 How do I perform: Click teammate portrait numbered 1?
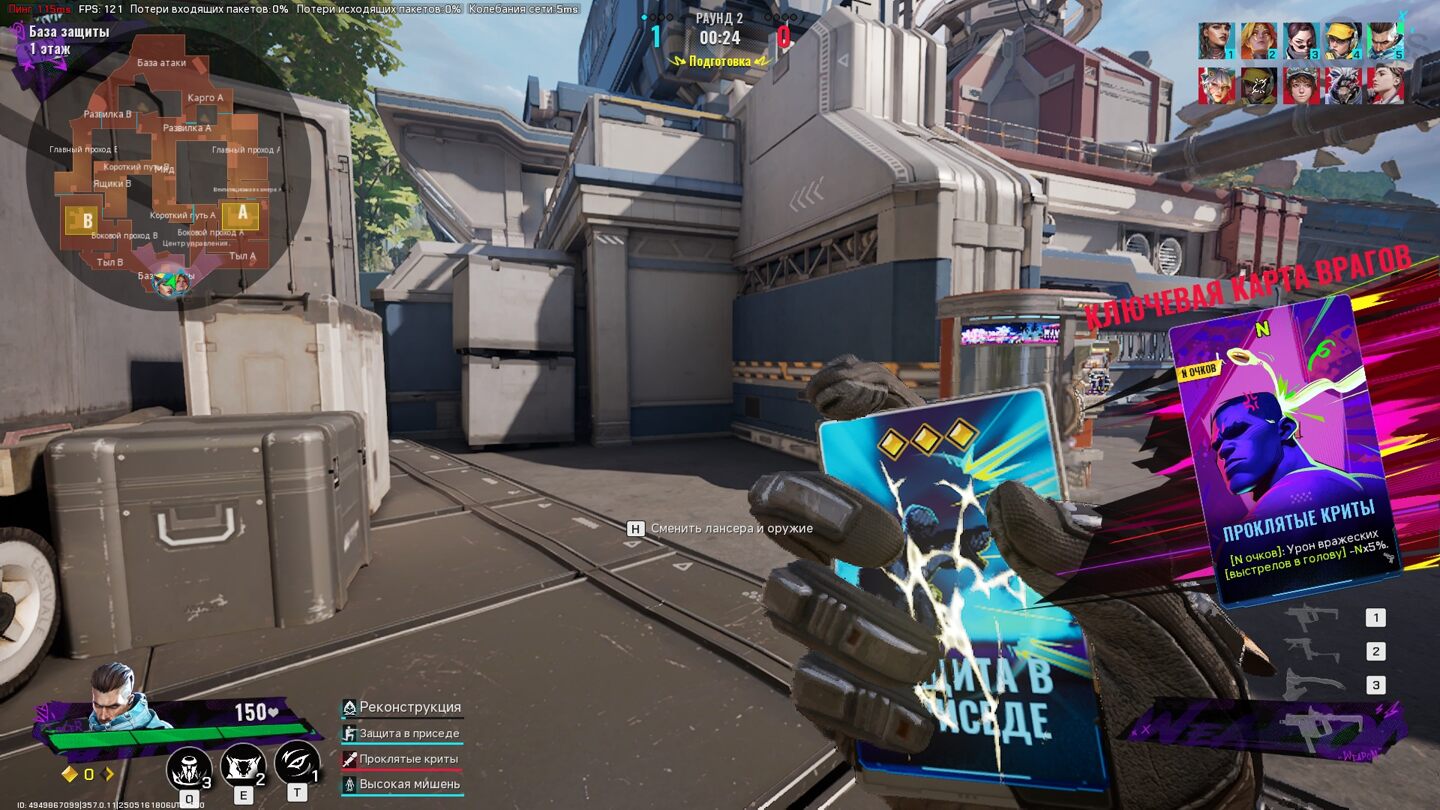(1217, 41)
